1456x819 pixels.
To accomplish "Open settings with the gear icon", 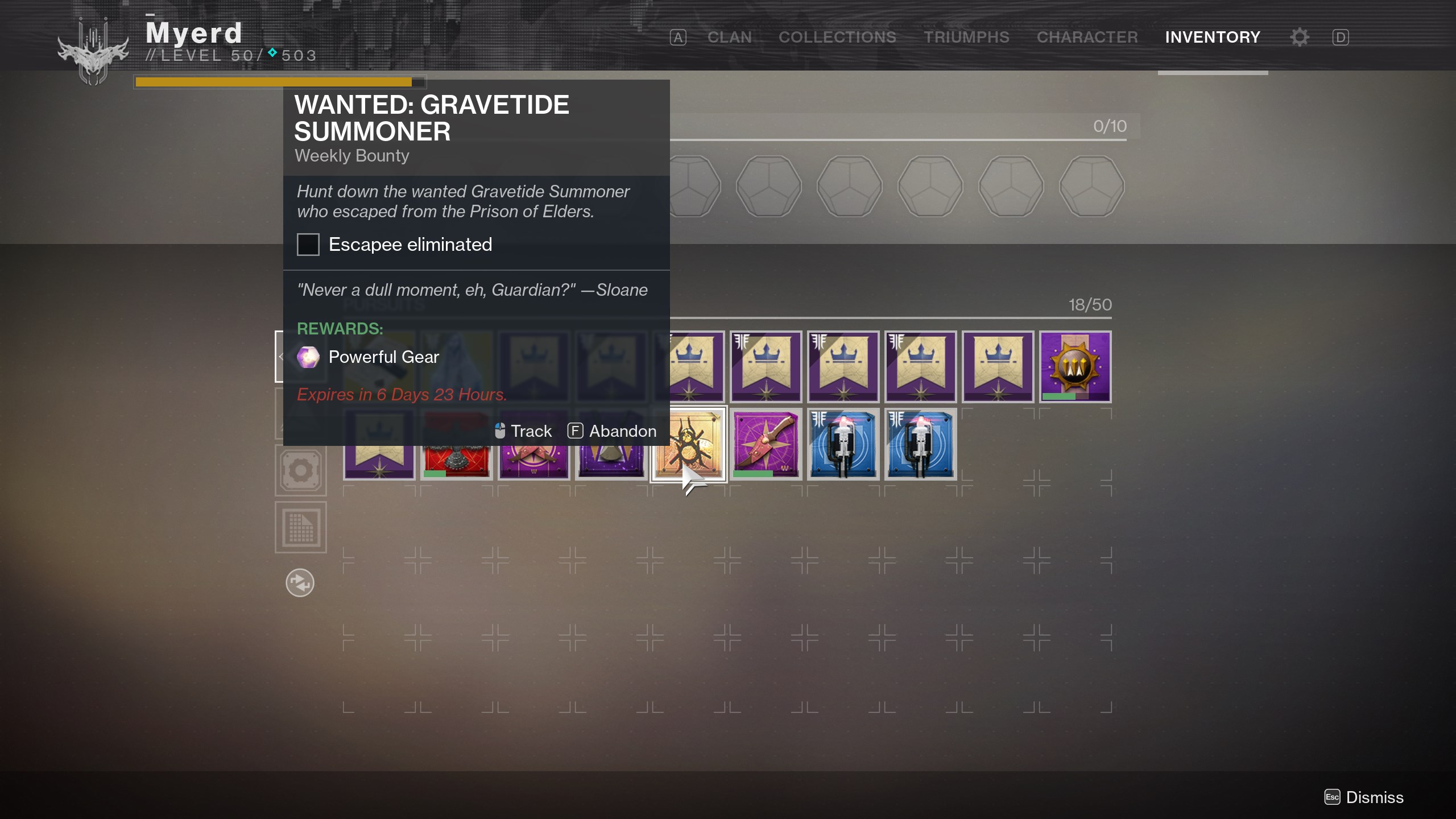I will tap(1300, 38).
